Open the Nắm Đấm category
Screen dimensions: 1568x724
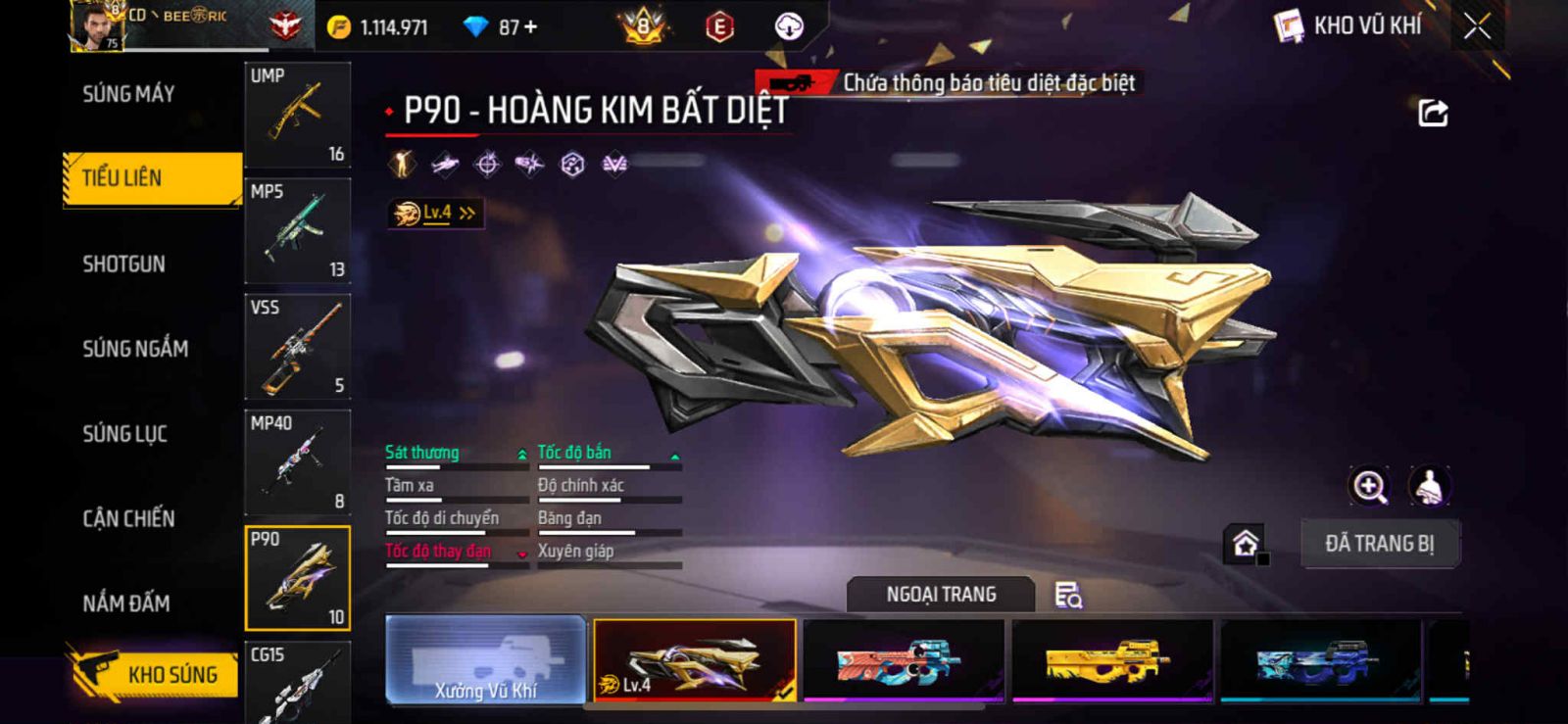click(126, 603)
